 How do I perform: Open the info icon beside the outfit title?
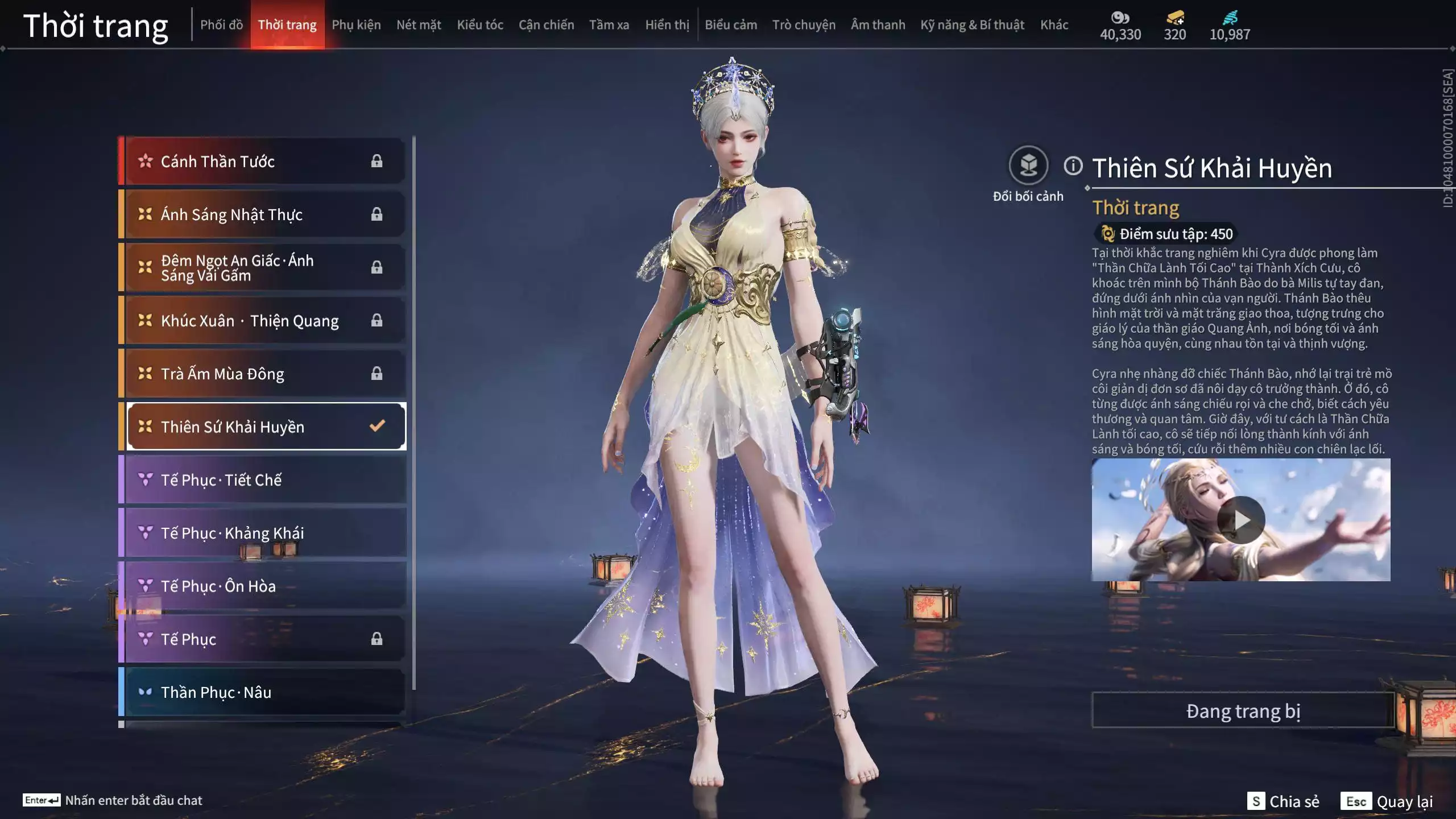coord(1073,166)
